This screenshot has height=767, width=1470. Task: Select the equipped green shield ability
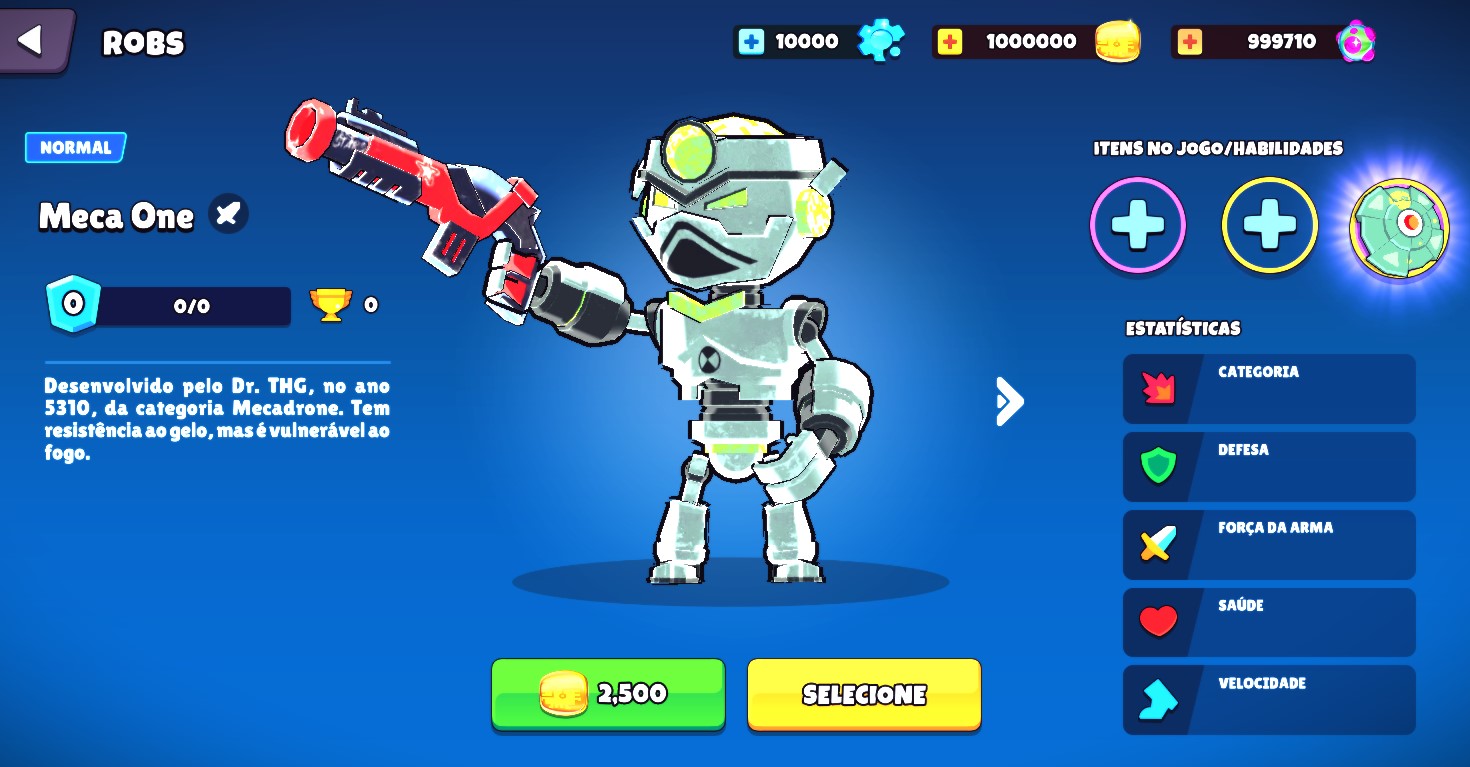point(1398,226)
